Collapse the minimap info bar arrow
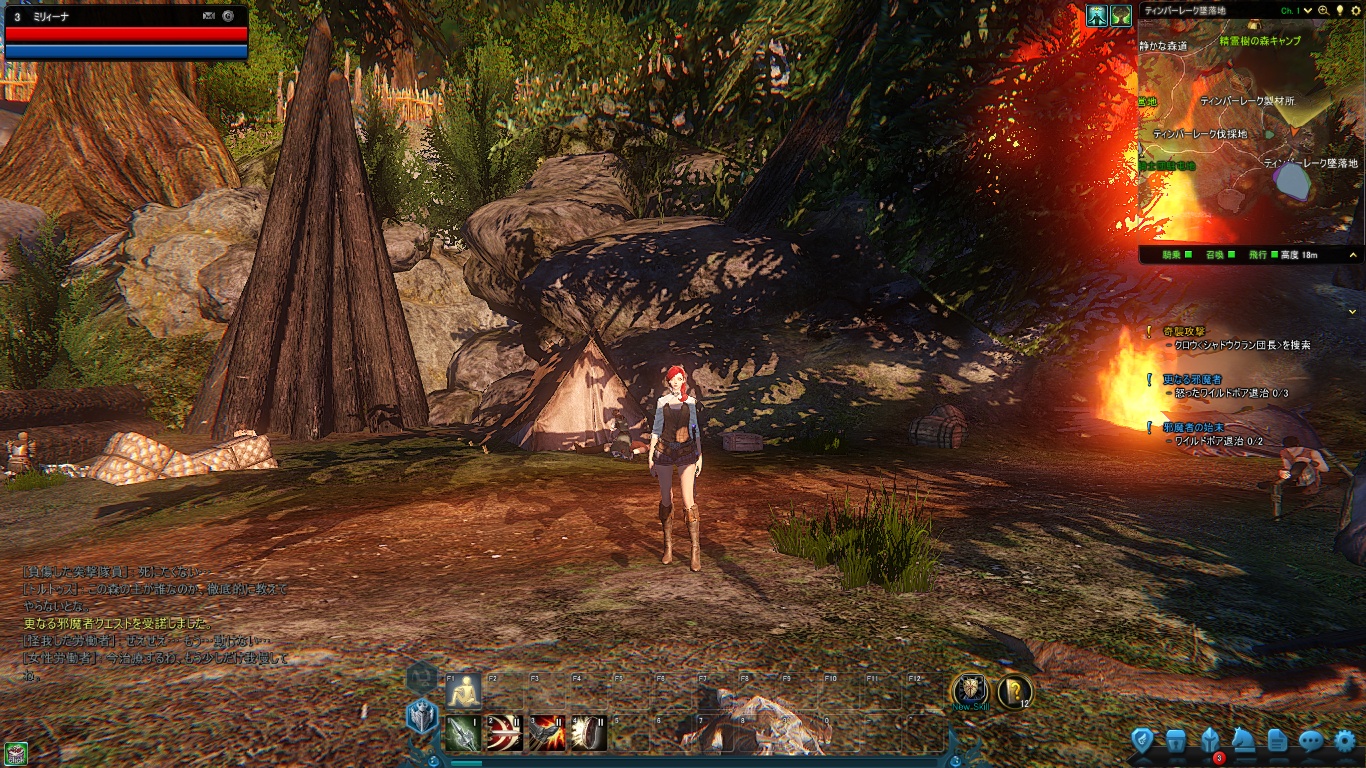 click(1353, 311)
